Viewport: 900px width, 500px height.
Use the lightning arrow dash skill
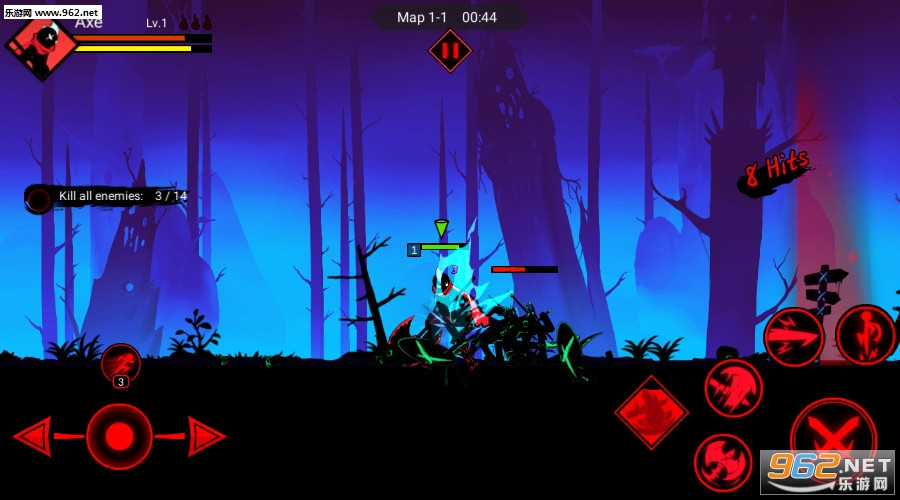pyautogui.click(x=793, y=337)
